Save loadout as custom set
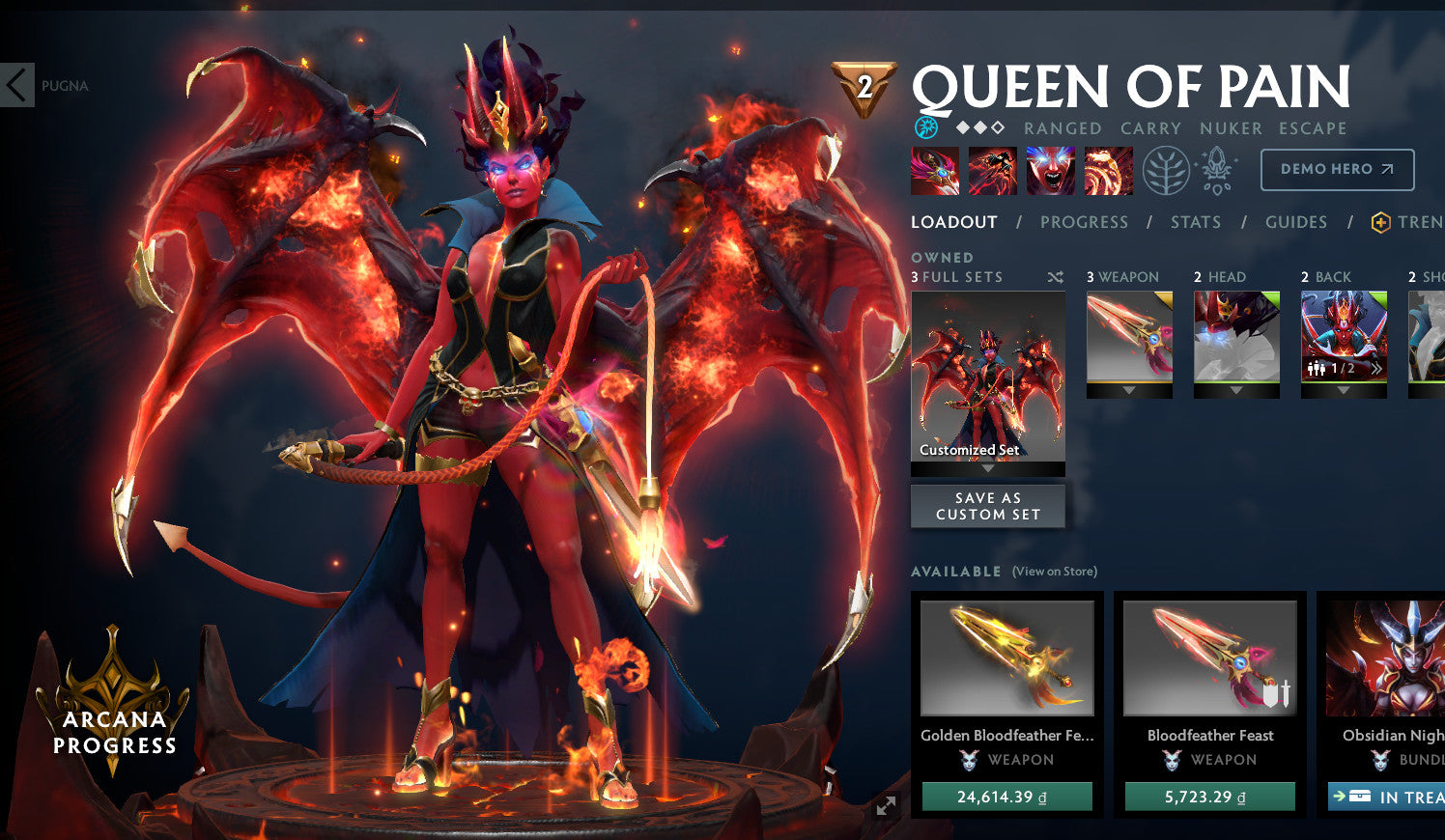The height and width of the screenshot is (840, 1445). pos(988,506)
